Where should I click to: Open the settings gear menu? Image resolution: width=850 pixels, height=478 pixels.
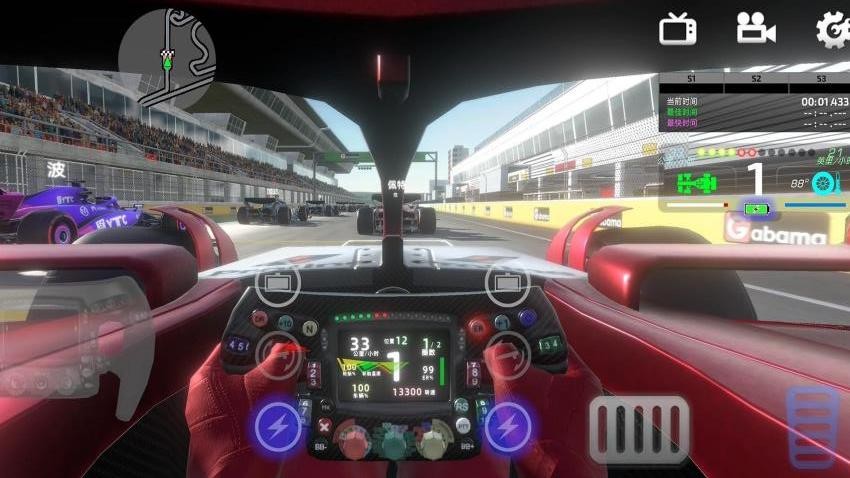point(834,28)
